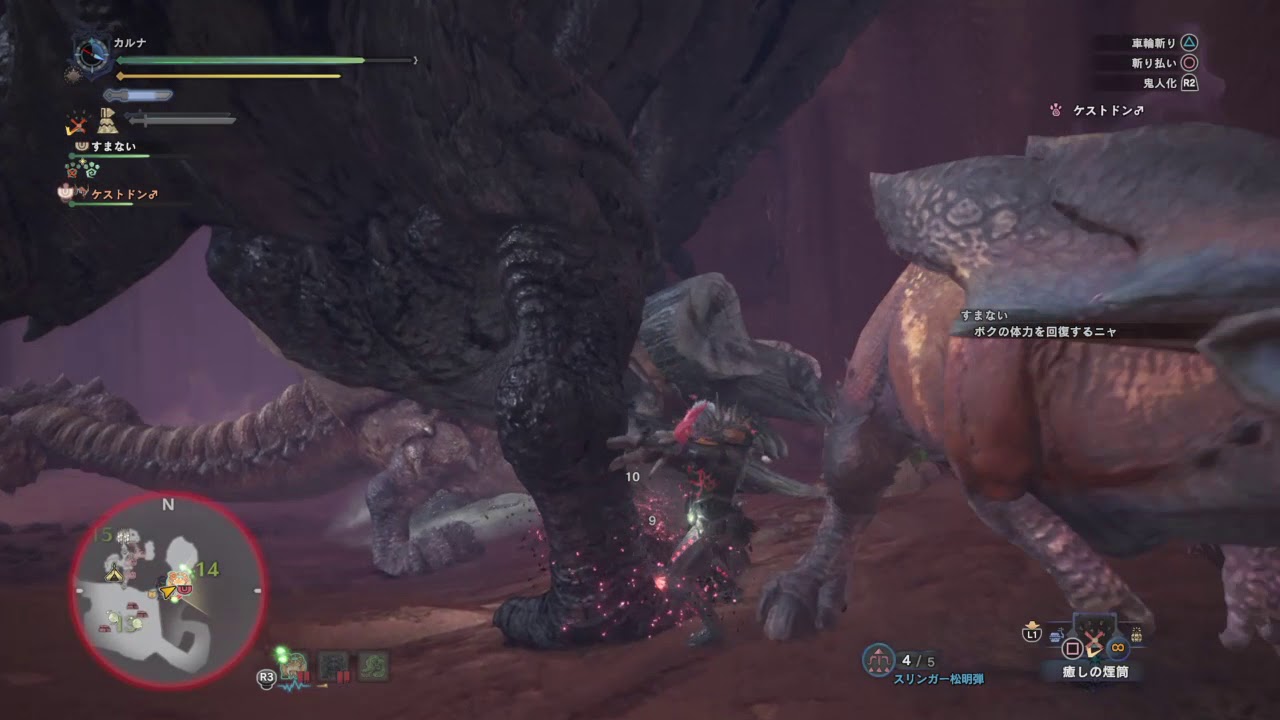1280x720 pixels.
Task: Click the circular area minimap
Action: tap(168, 590)
